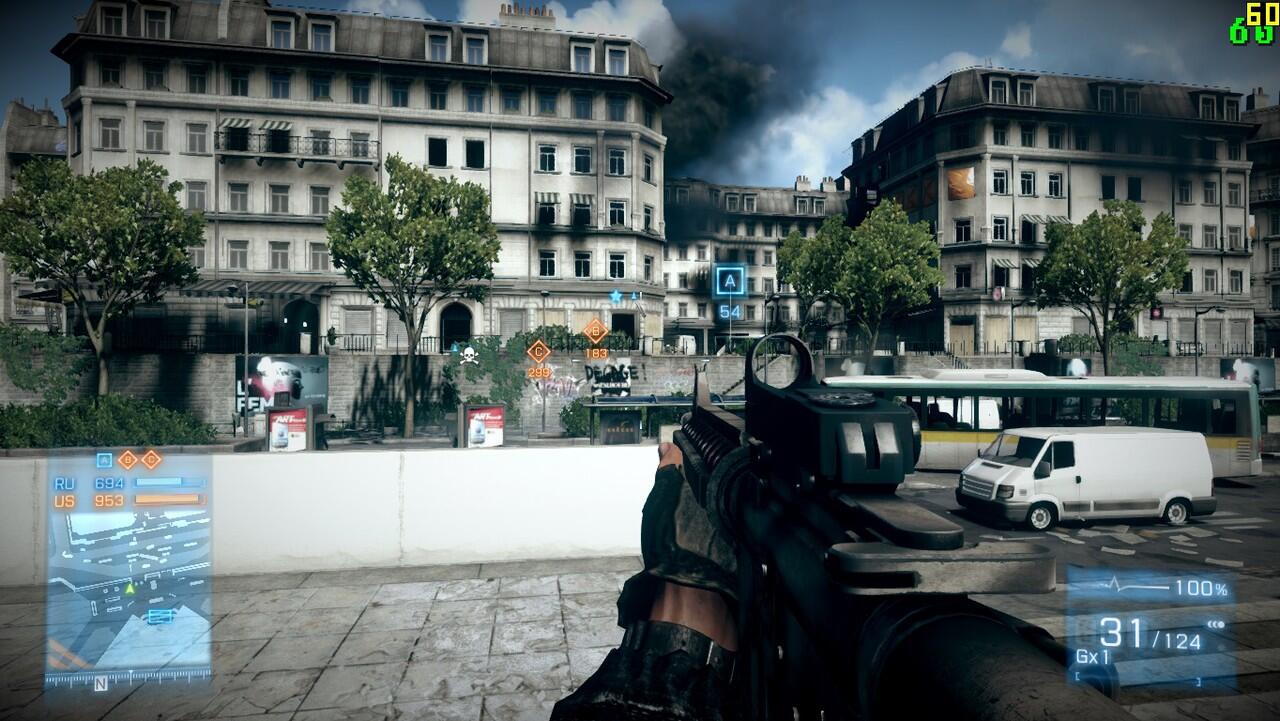Viewport: 1280px width, 721px height.
Task: Click the blue star squad marker
Action: pyautogui.click(x=617, y=296)
